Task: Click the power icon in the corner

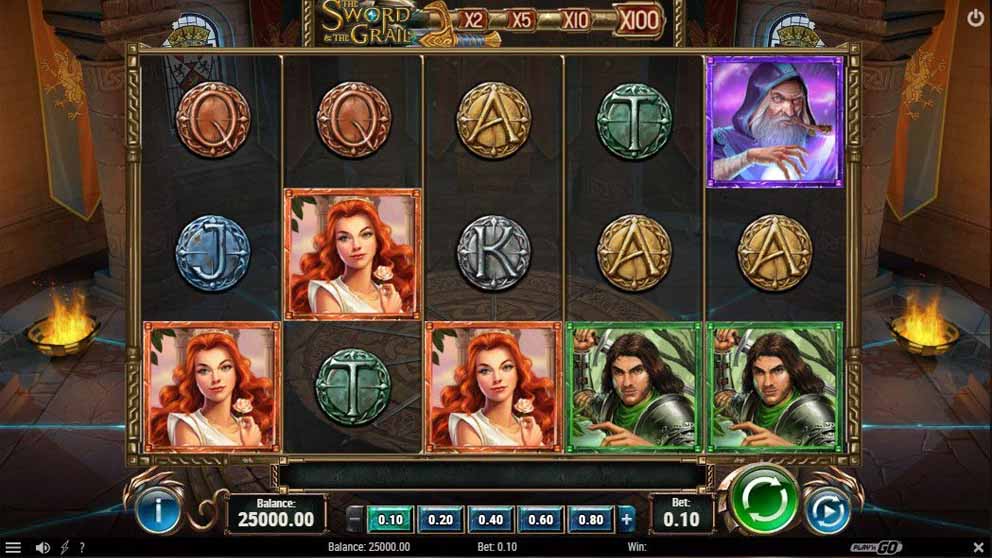Action: coord(975,17)
